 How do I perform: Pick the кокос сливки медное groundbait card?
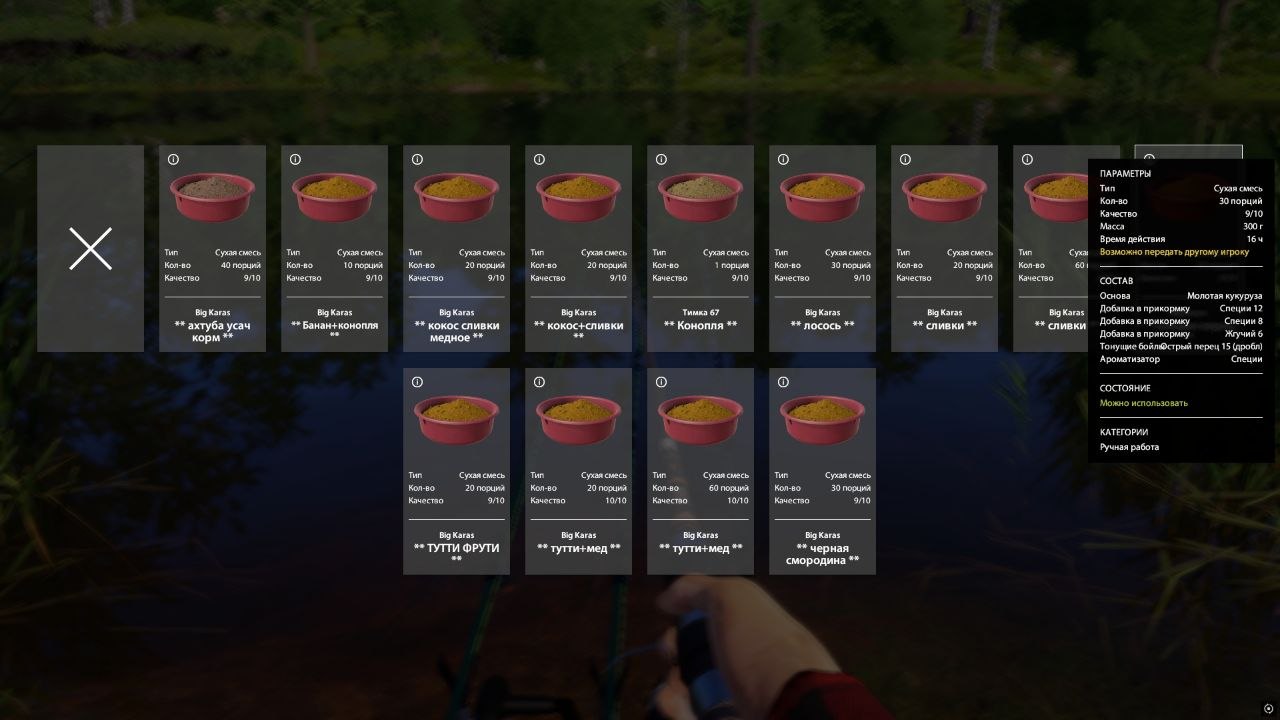click(x=456, y=248)
